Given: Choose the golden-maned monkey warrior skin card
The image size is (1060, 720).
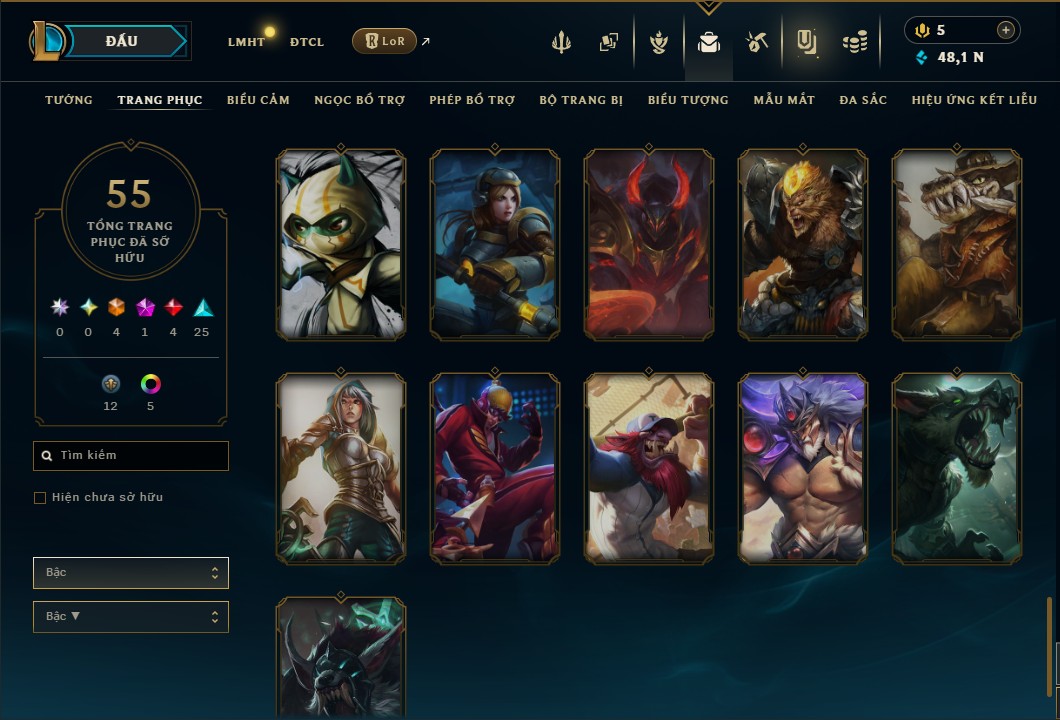Looking at the screenshot, I should pyautogui.click(x=803, y=244).
